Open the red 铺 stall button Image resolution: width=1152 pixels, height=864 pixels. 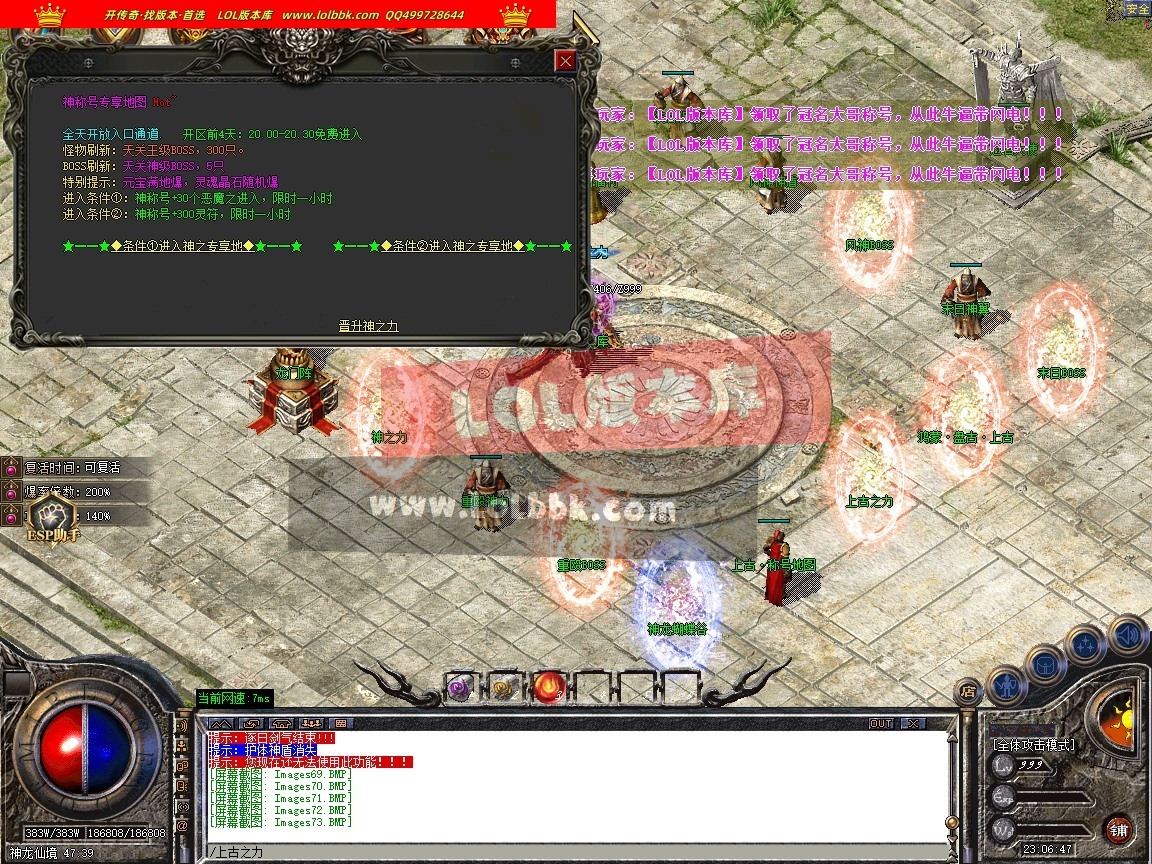[1119, 829]
